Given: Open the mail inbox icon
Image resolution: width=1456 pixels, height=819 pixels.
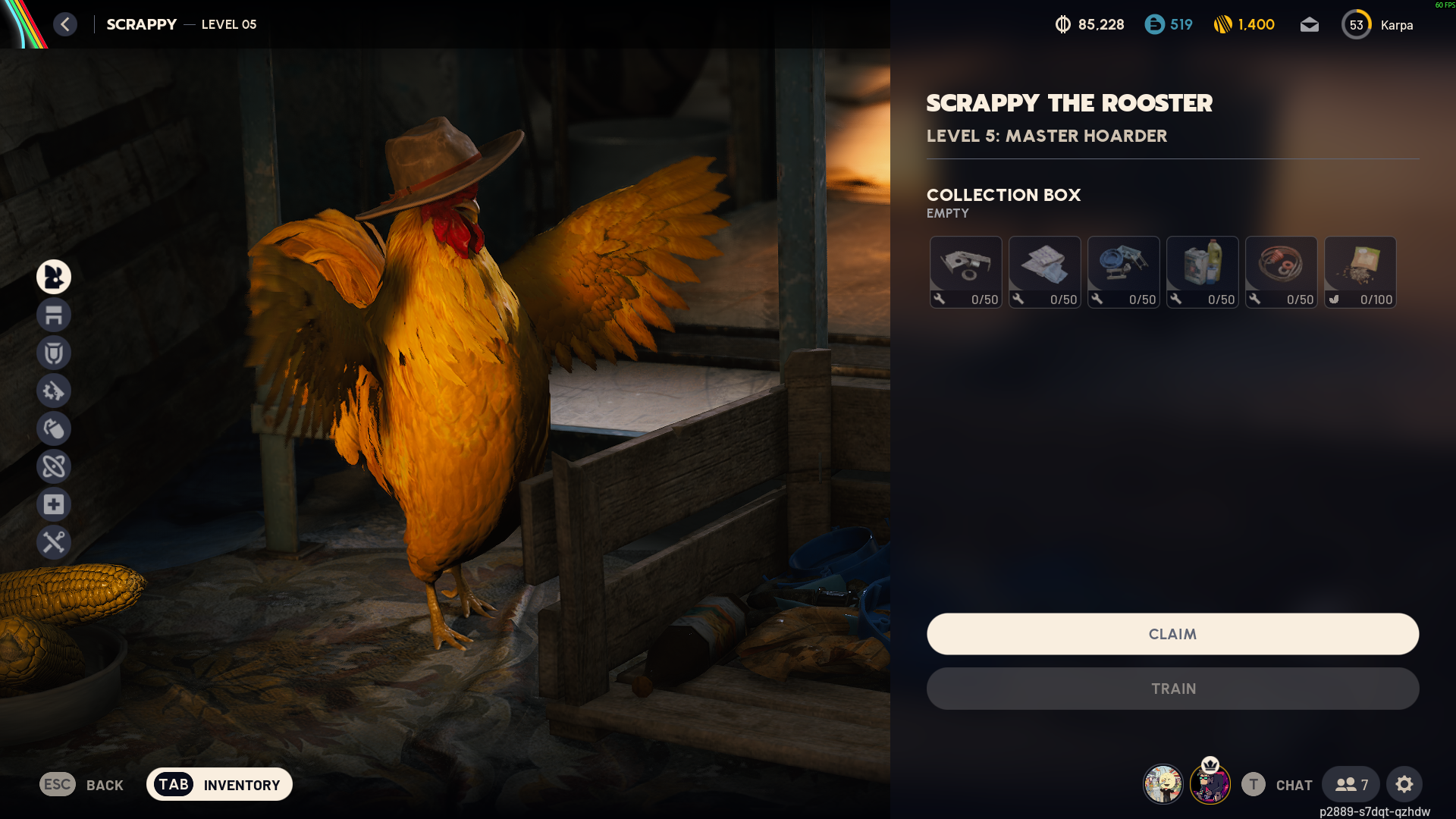Looking at the screenshot, I should [x=1309, y=25].
